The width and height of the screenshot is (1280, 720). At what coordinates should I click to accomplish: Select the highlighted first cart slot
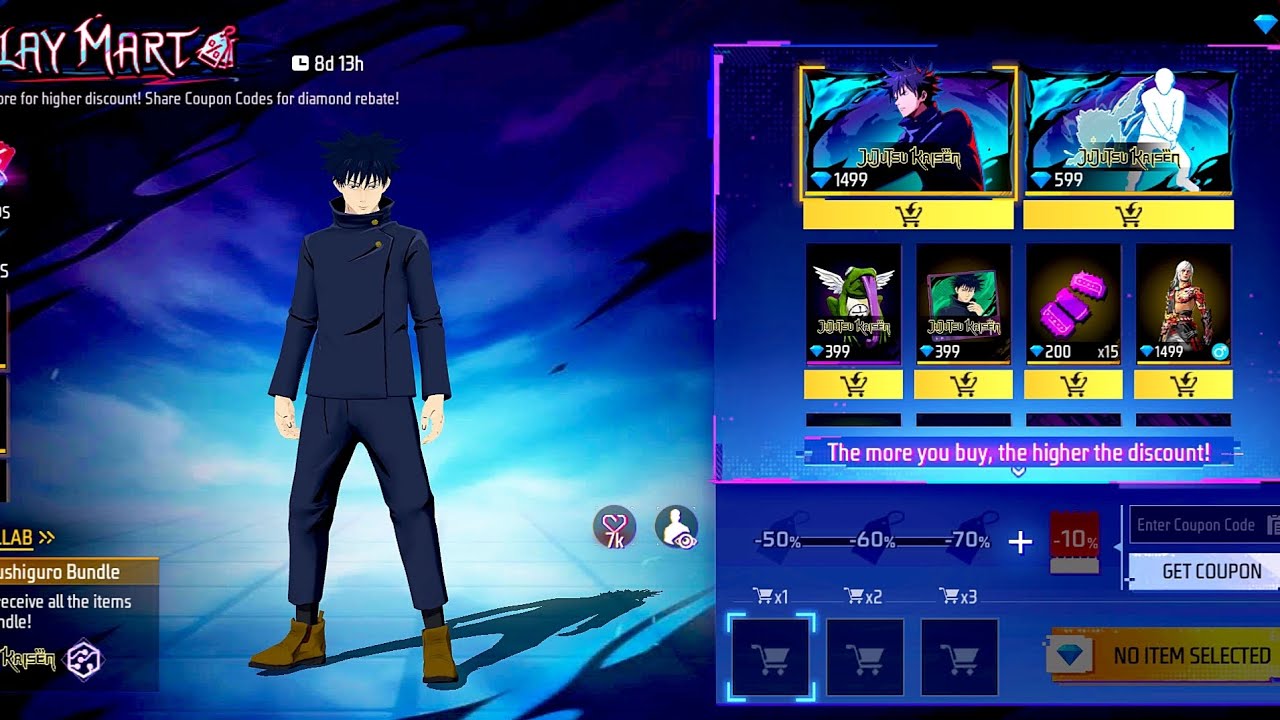771,657
